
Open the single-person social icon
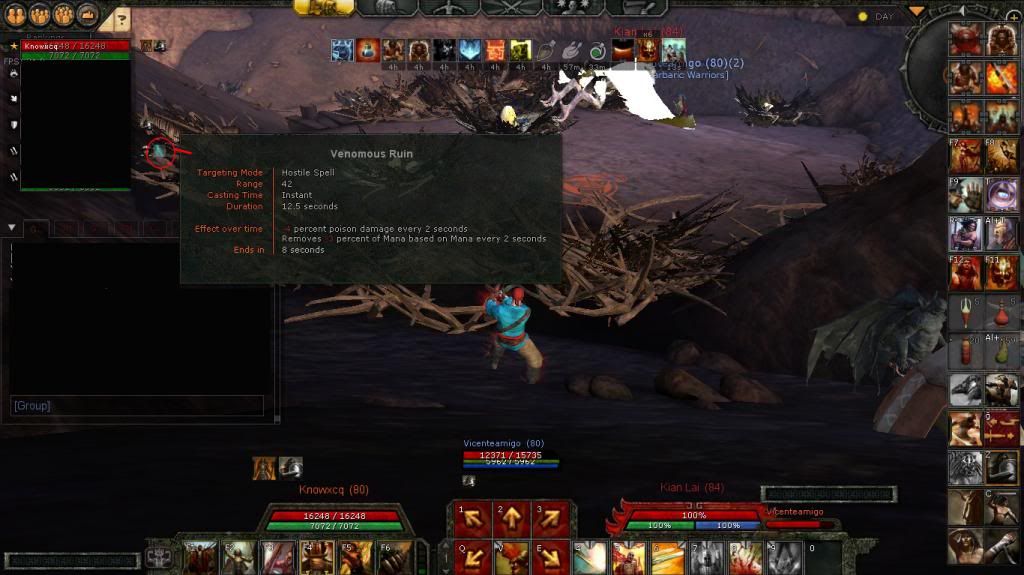click(x=15, y=14)
